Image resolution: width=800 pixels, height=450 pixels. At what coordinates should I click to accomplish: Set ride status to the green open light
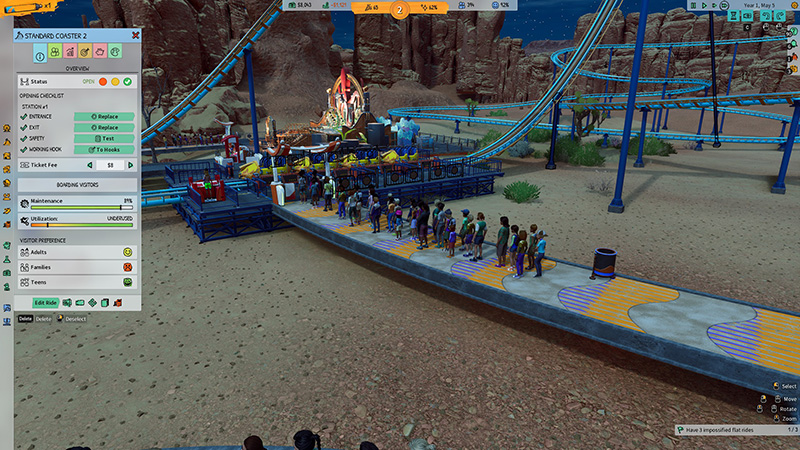pos(128,81)
